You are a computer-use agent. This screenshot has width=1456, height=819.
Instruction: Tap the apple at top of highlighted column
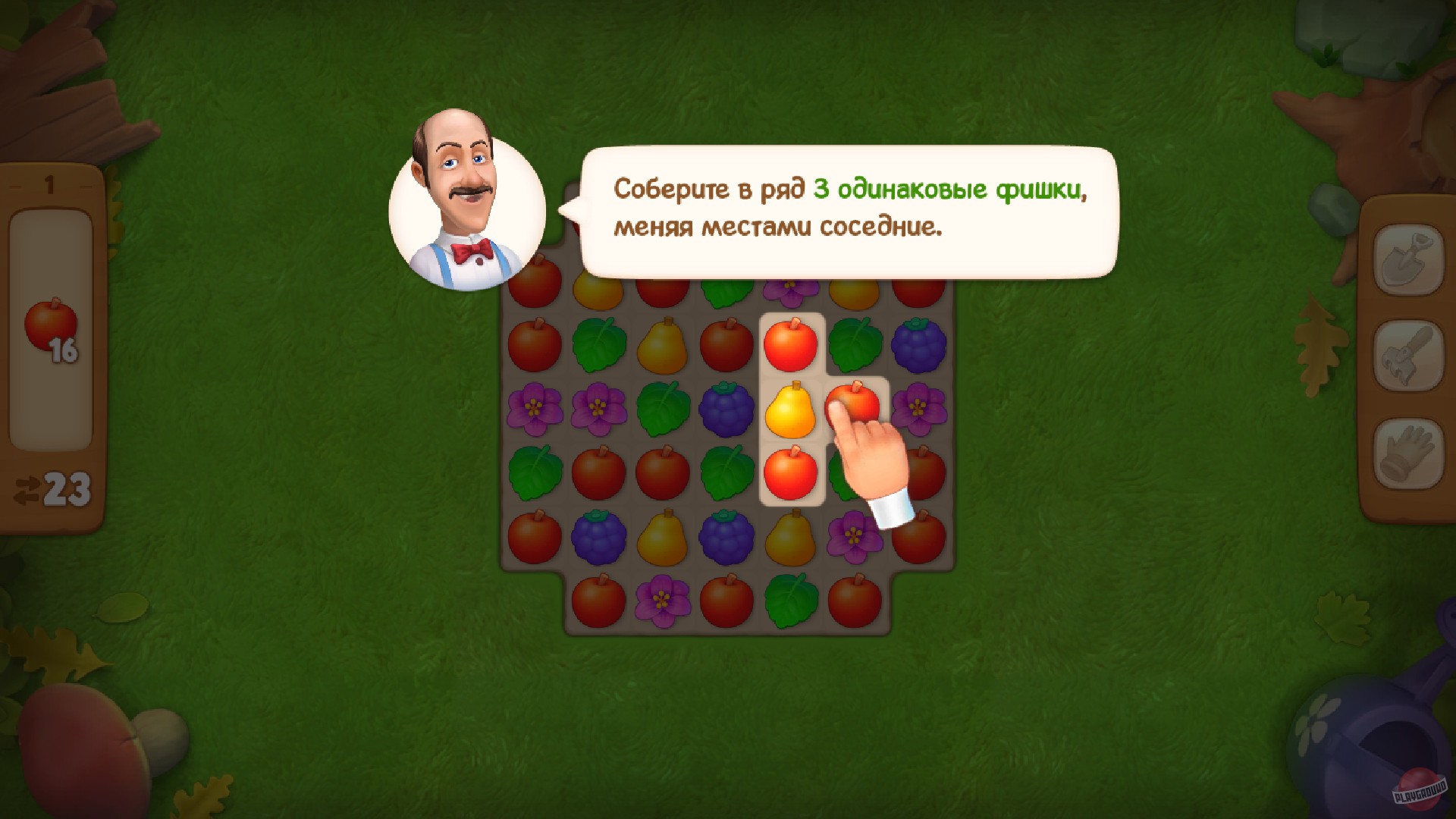click(791, 345)
